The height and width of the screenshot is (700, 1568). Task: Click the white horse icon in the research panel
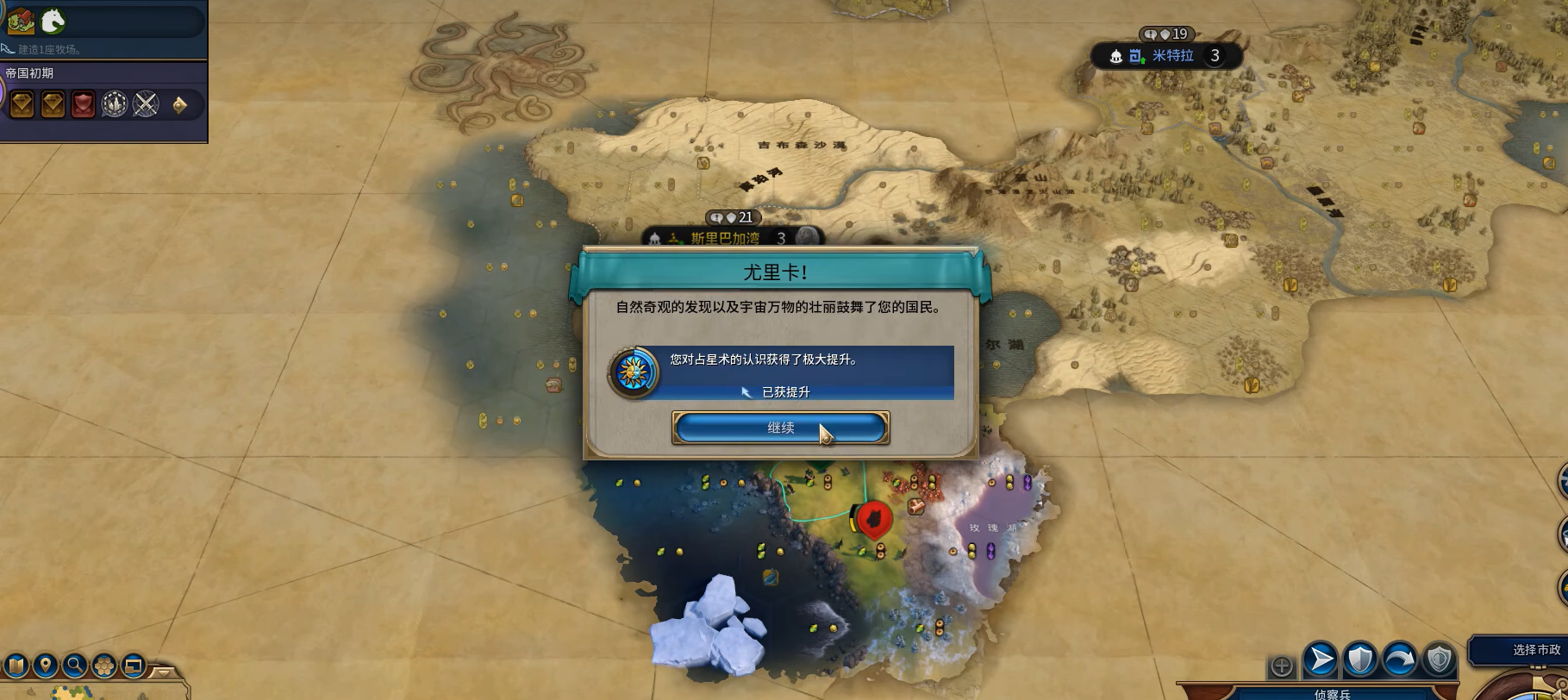(53, 21)
